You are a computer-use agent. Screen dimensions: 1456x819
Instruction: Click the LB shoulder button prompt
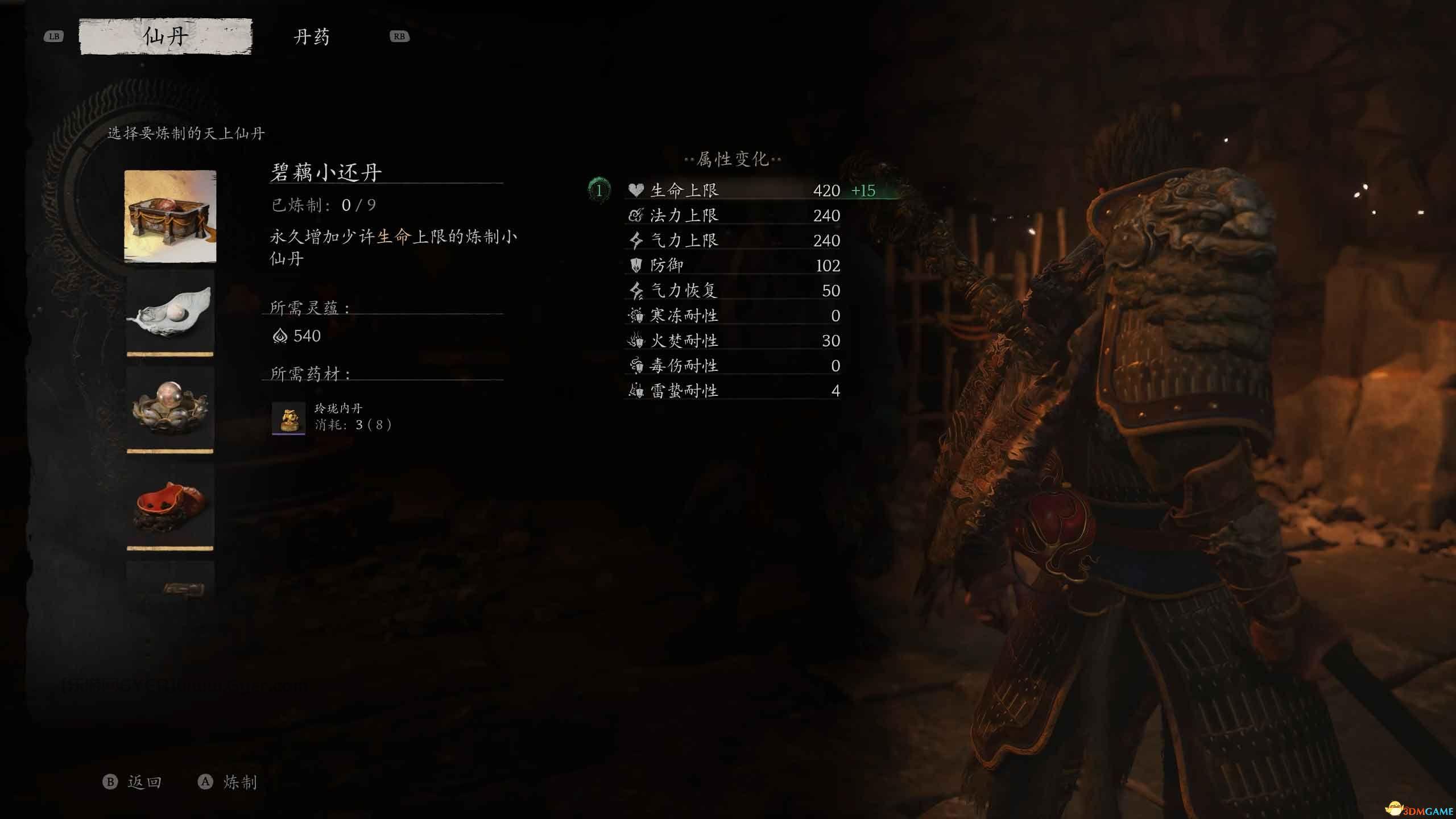(54, 36)
